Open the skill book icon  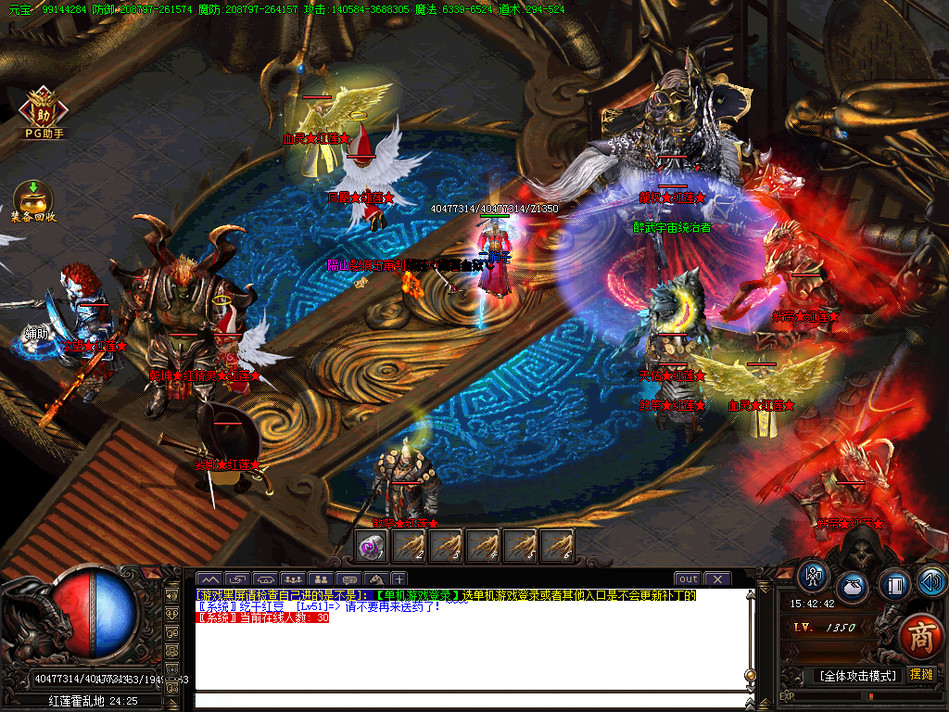894,583
